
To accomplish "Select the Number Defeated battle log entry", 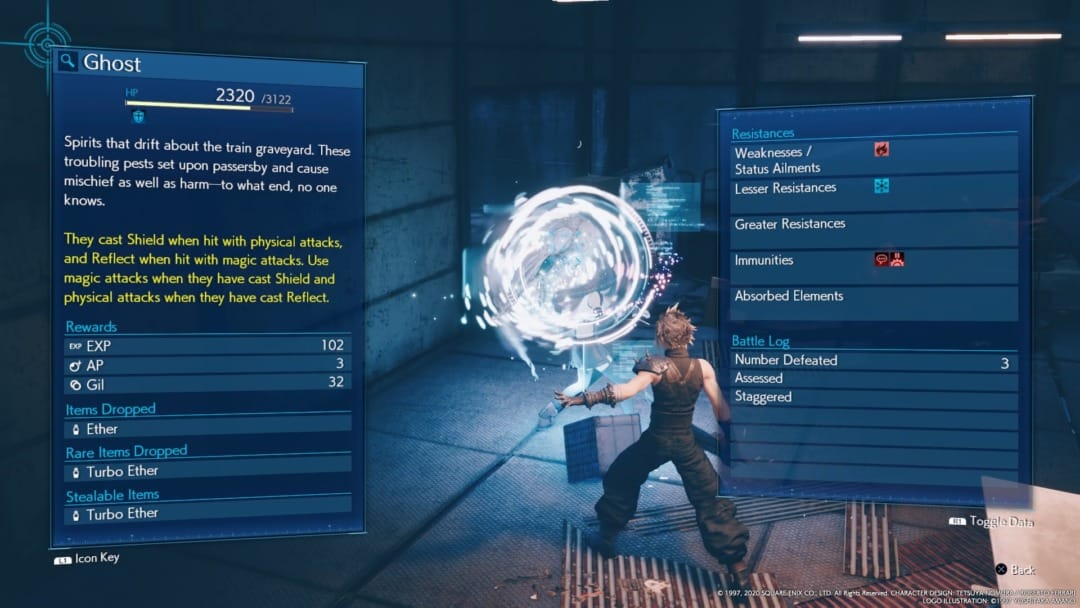I will (872, 362).
